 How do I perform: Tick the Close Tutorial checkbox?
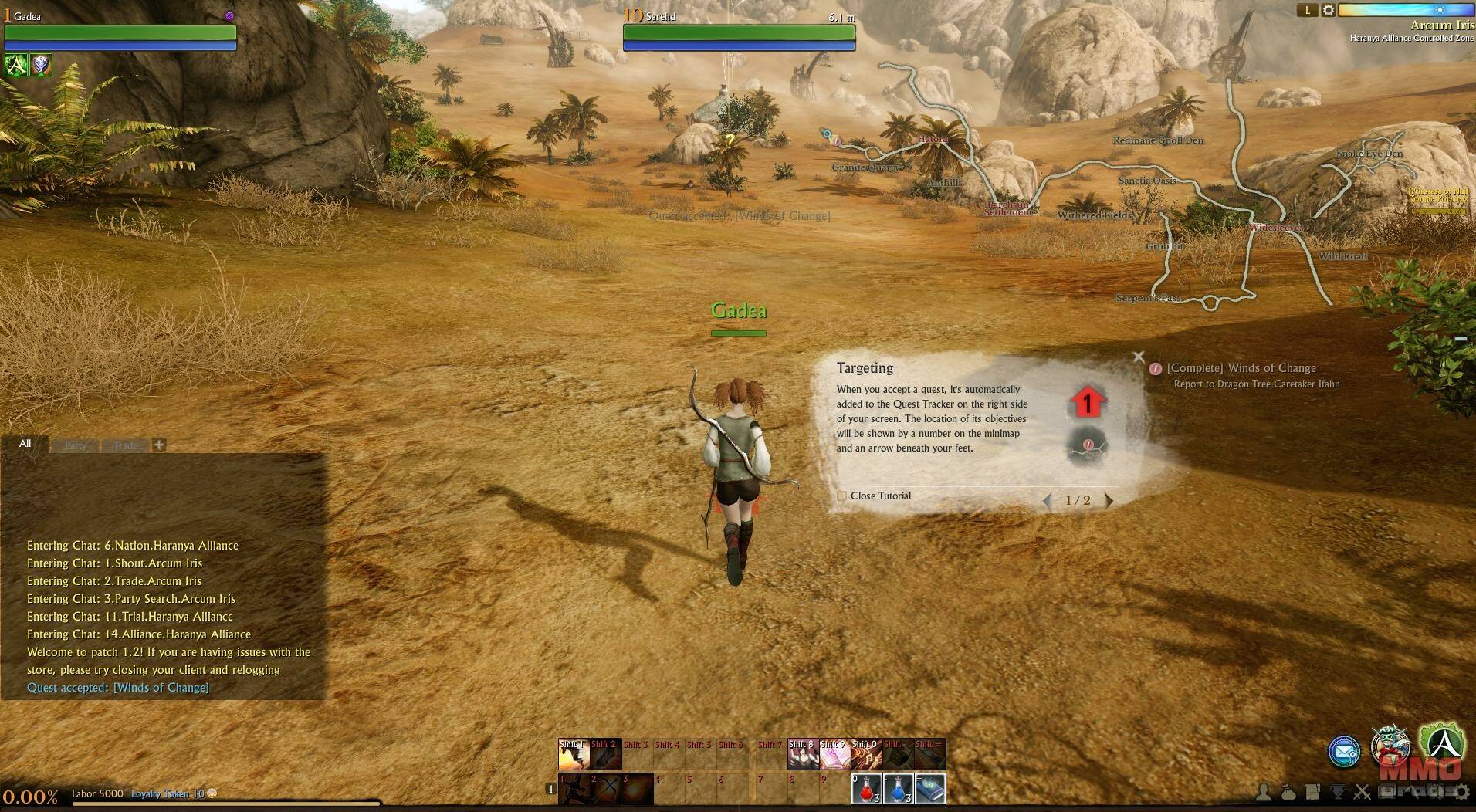click(x=842, y=496)
